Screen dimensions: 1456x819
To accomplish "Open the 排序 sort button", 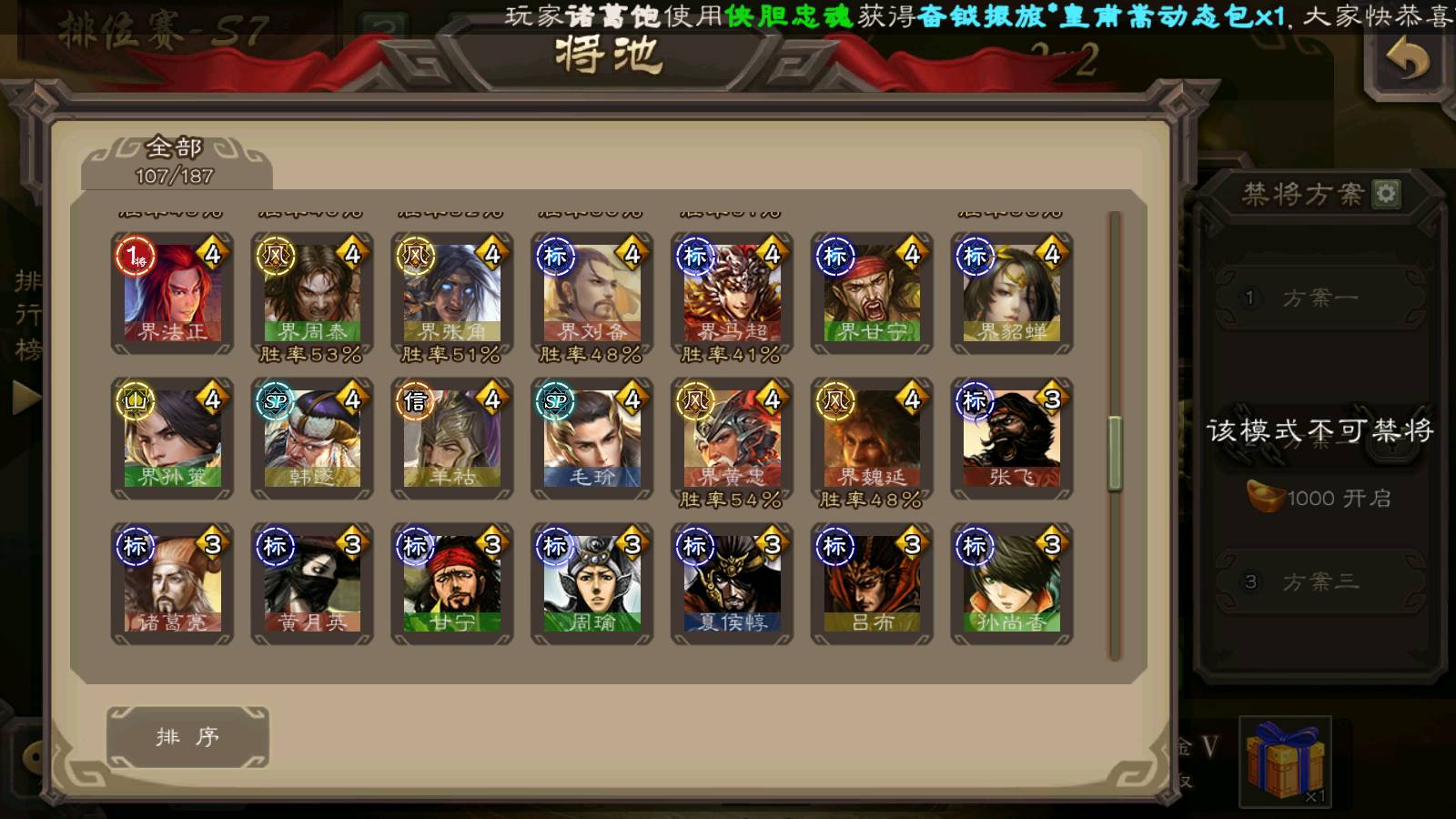I will click(x=187, y=737).
